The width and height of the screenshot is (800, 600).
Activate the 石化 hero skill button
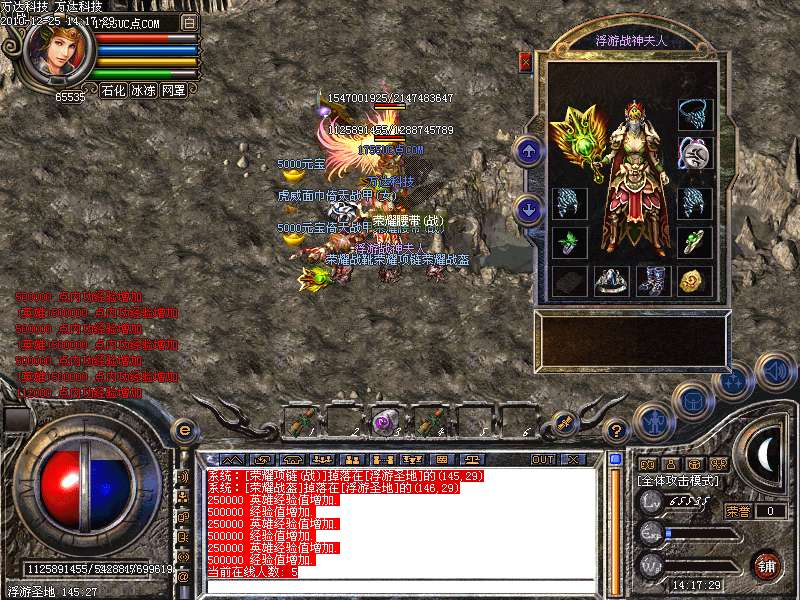coord(113,90)
